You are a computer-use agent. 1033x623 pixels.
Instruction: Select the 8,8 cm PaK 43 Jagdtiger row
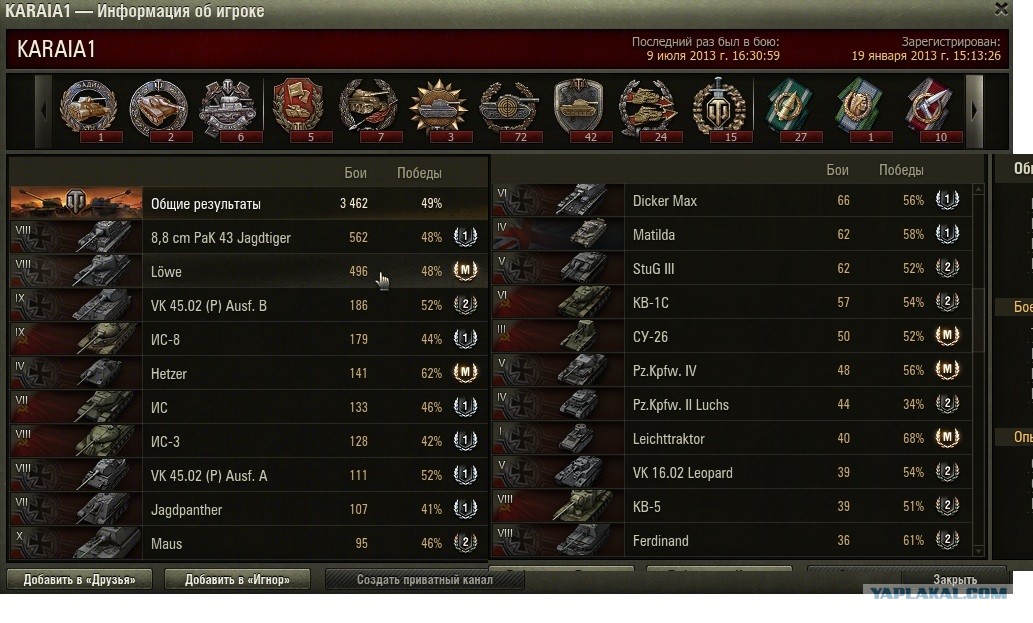(249, 238)
